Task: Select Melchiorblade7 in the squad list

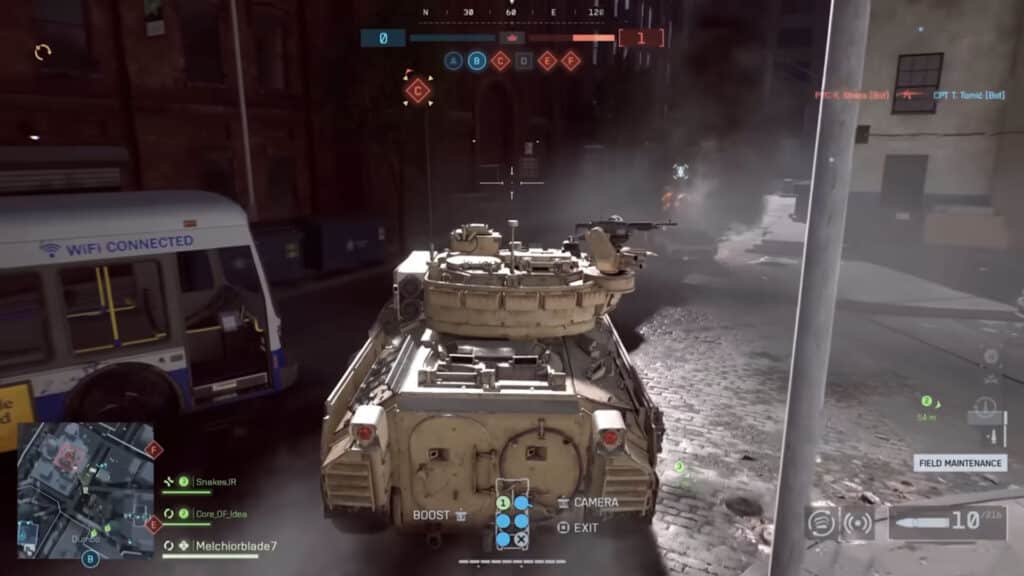Action: (222, 546)
